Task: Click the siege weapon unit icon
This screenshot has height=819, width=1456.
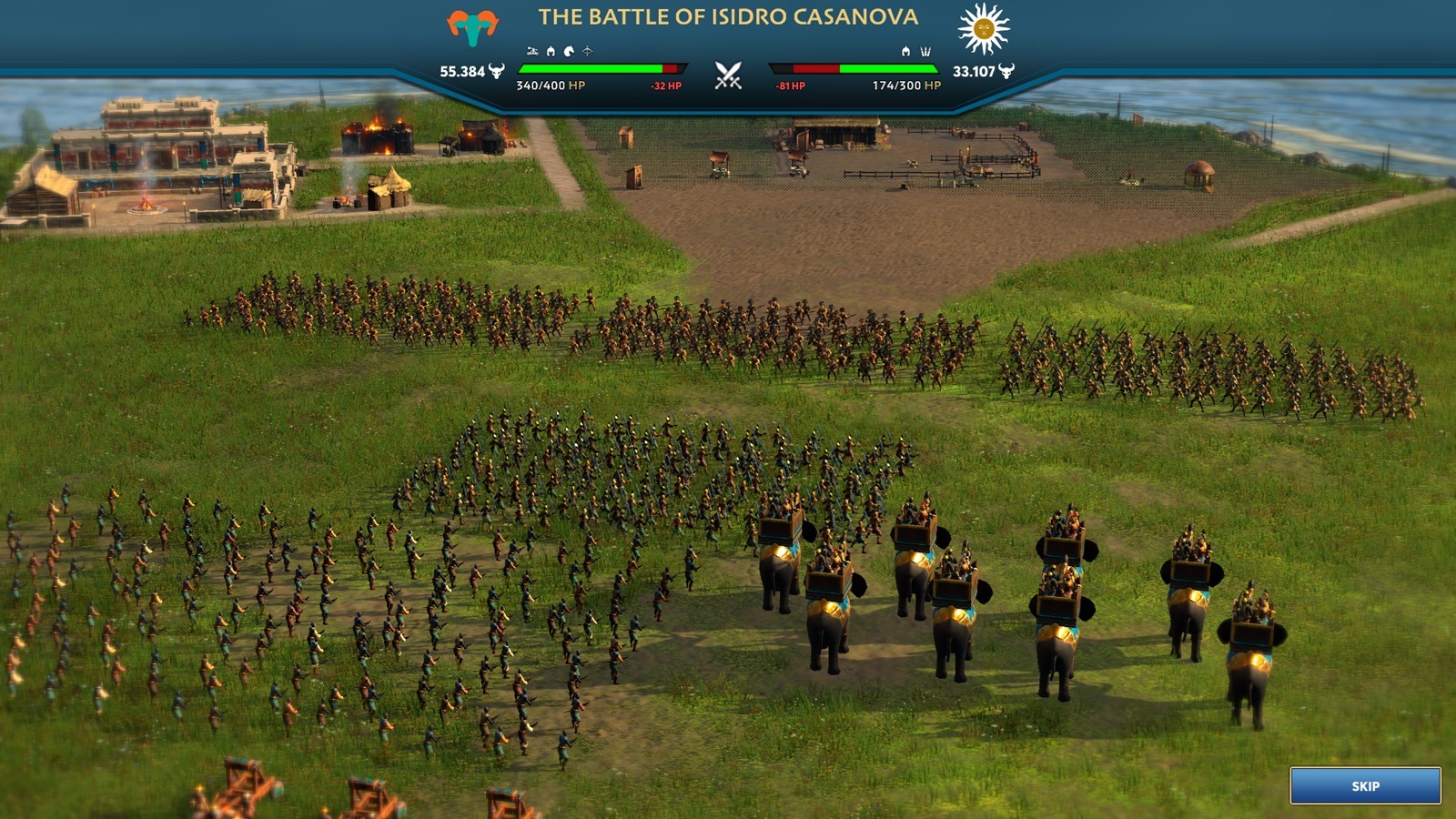Action: [532, 51]
